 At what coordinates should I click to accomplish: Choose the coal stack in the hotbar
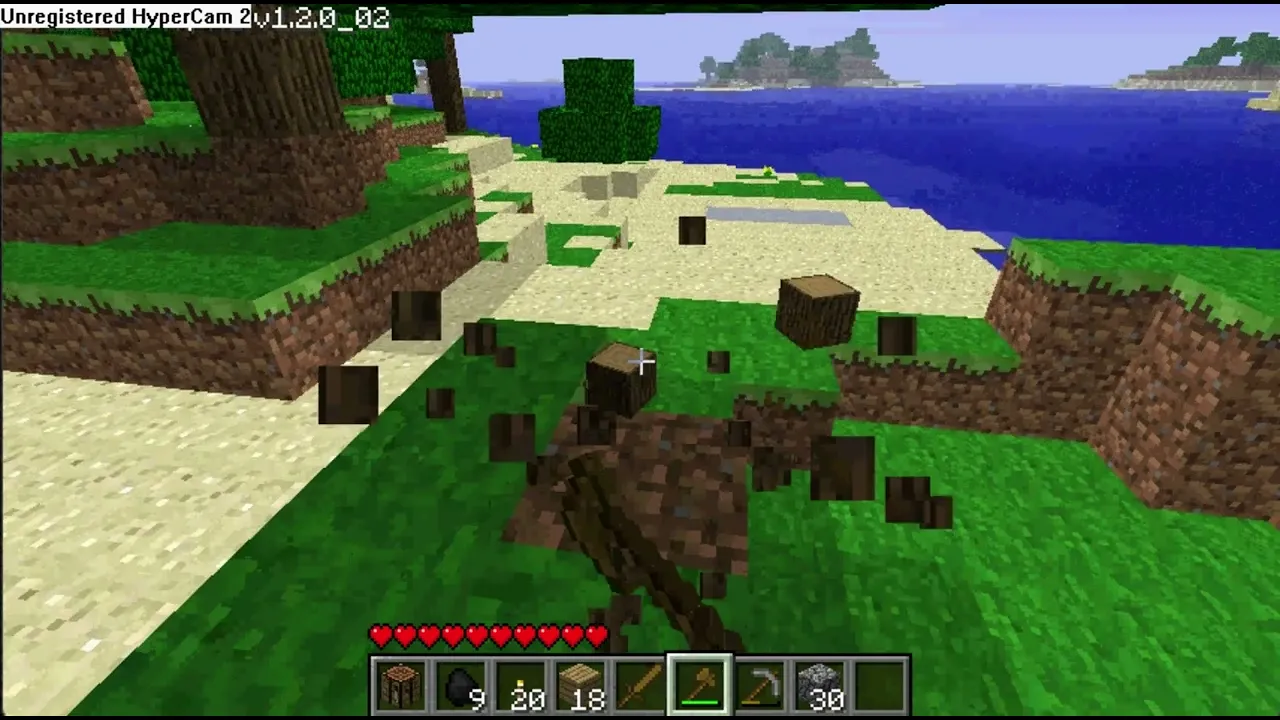coord(461,686)
